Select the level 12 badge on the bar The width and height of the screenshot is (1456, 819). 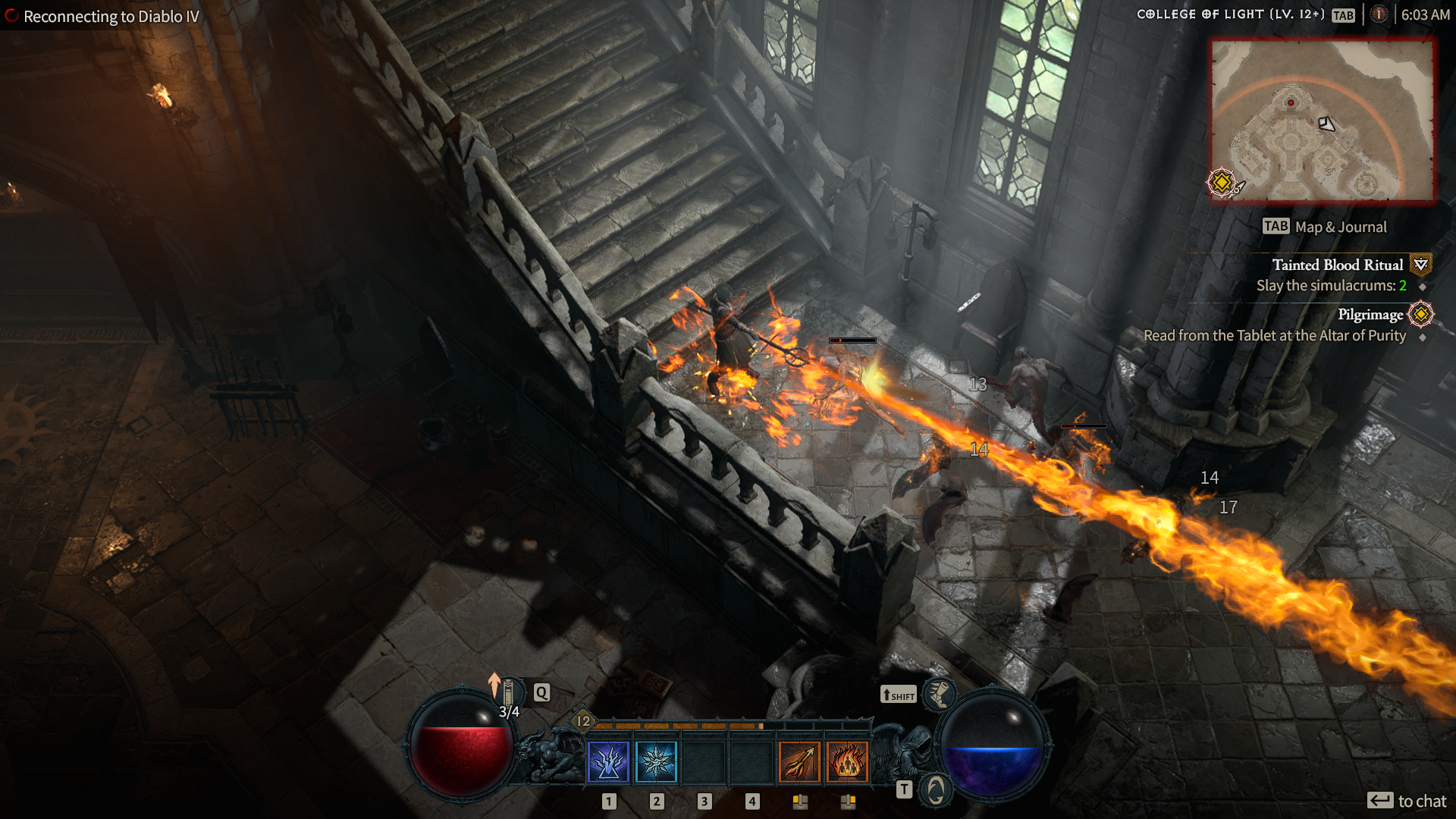click(x=584, y=721)
